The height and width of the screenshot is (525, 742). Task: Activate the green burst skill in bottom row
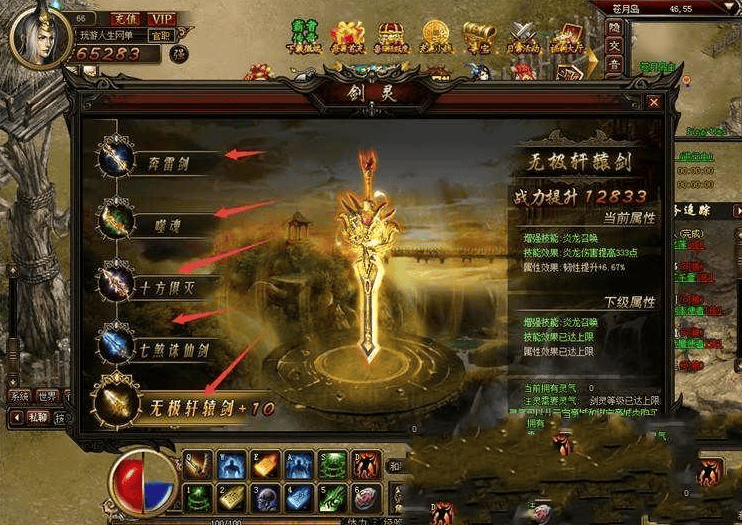pos(198,496)
